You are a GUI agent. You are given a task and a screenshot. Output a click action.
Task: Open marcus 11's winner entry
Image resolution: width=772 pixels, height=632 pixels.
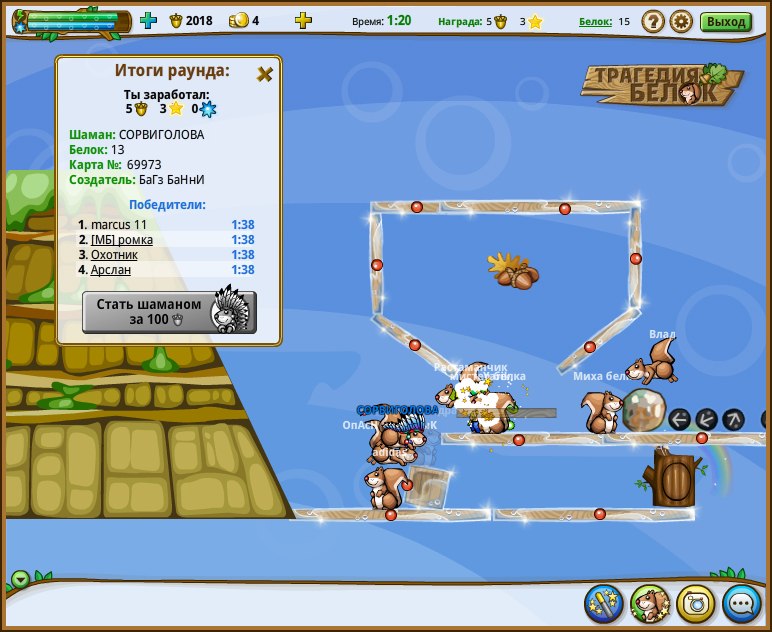tap(119, 225)
